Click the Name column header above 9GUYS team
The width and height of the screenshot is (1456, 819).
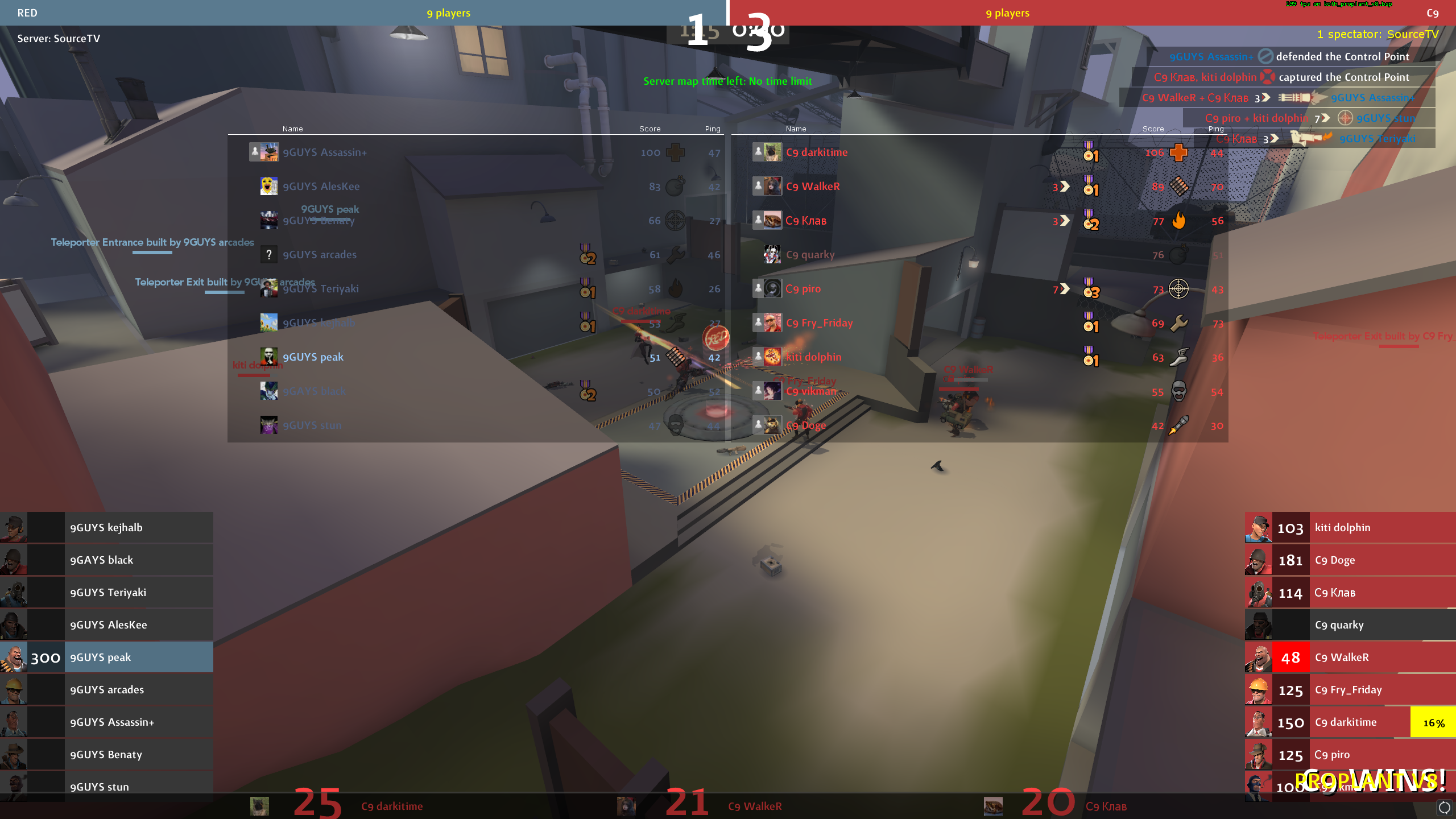tap(292, 129)
